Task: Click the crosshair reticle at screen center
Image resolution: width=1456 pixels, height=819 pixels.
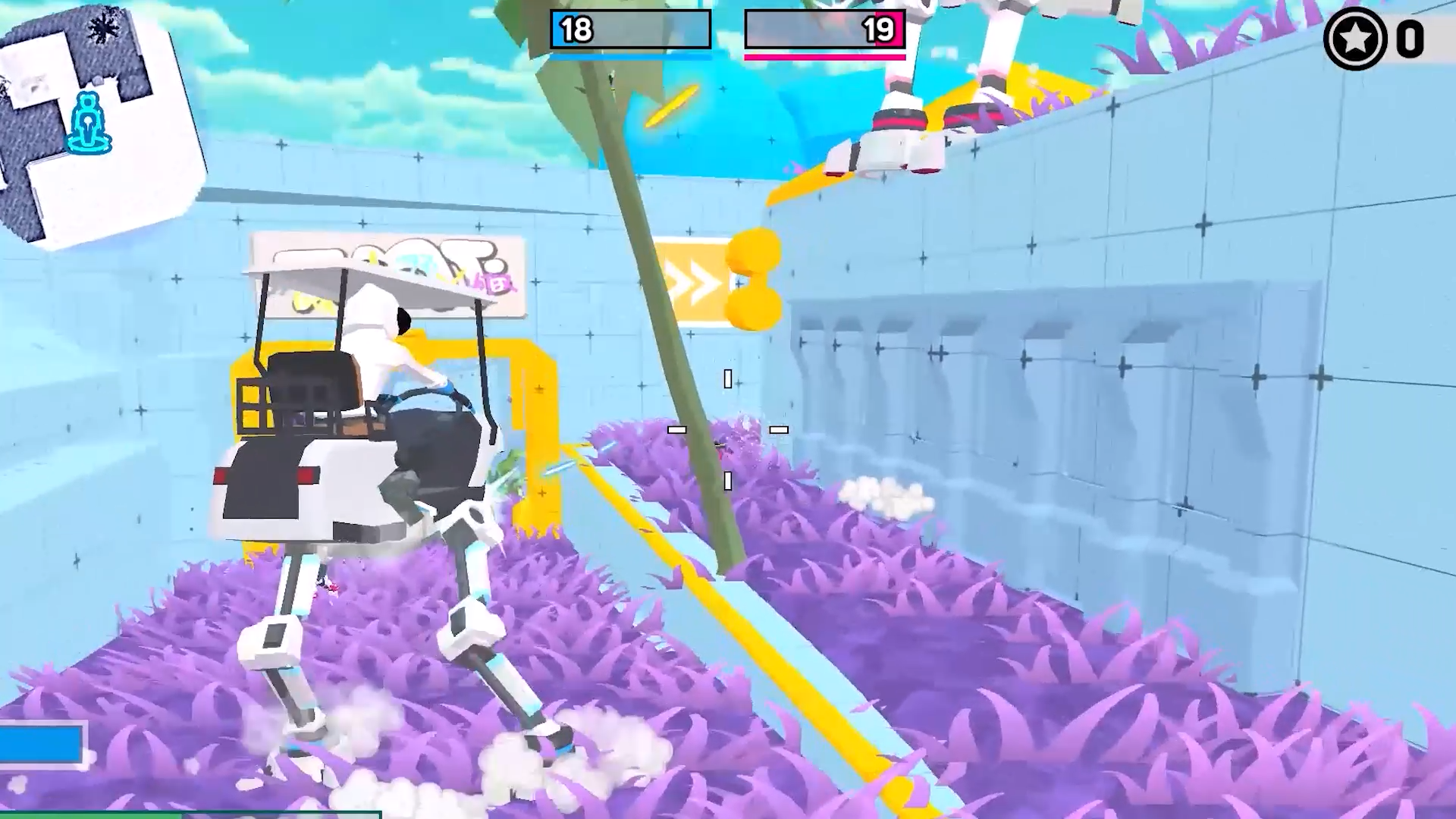Action: [728, 430]
